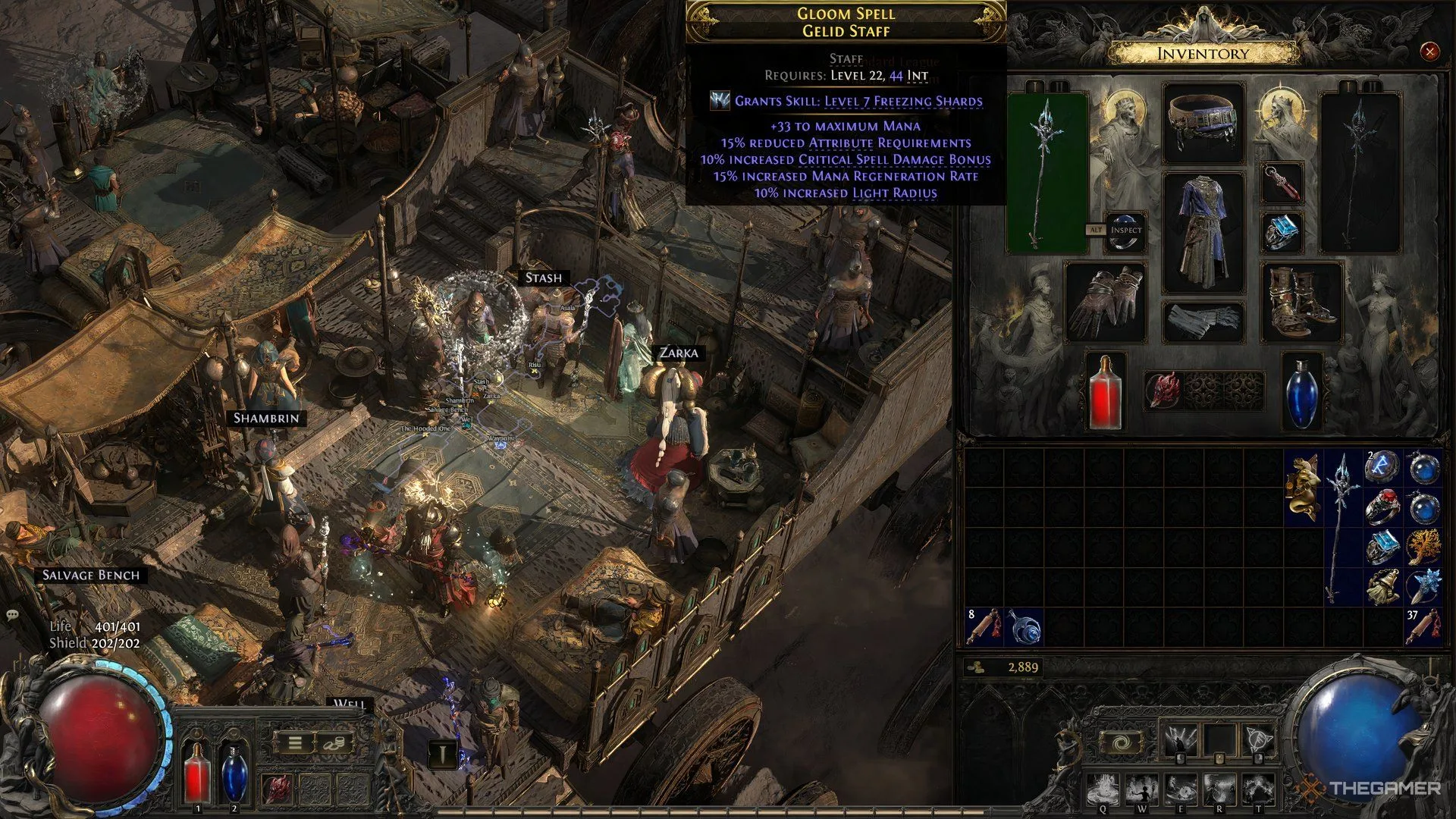This screenshot has height=819, width=1456.
Task: Click the equipped belt slot
Action: click(1203, 124)
